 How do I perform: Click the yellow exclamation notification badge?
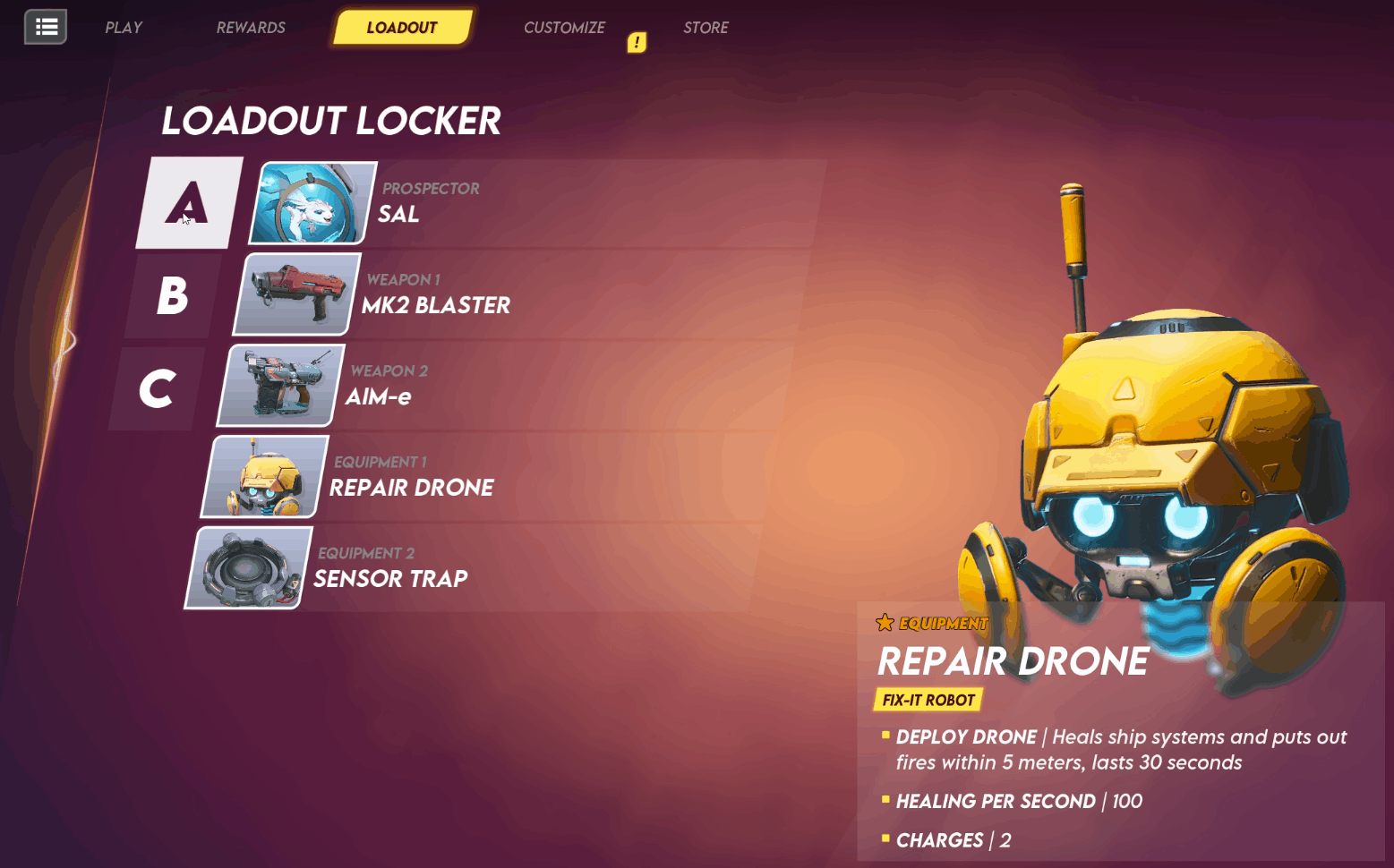(637, 42)
